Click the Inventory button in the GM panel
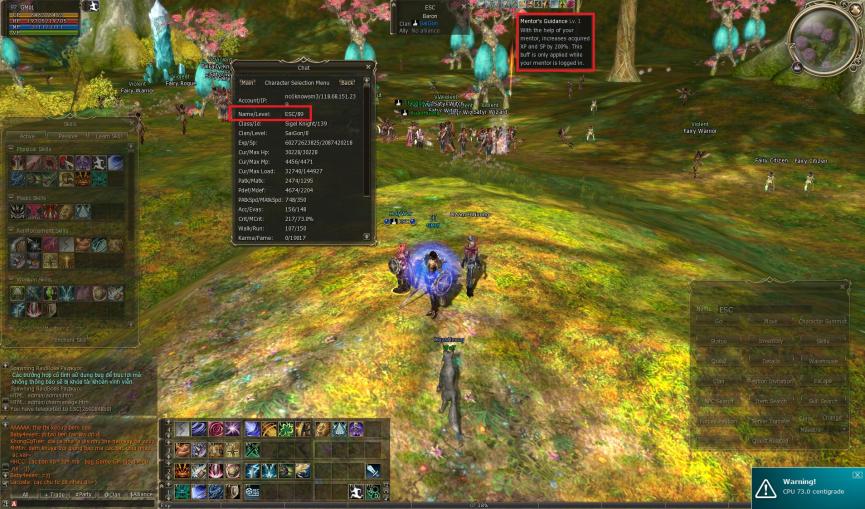865x509 pixels. [x=770, y=341]
